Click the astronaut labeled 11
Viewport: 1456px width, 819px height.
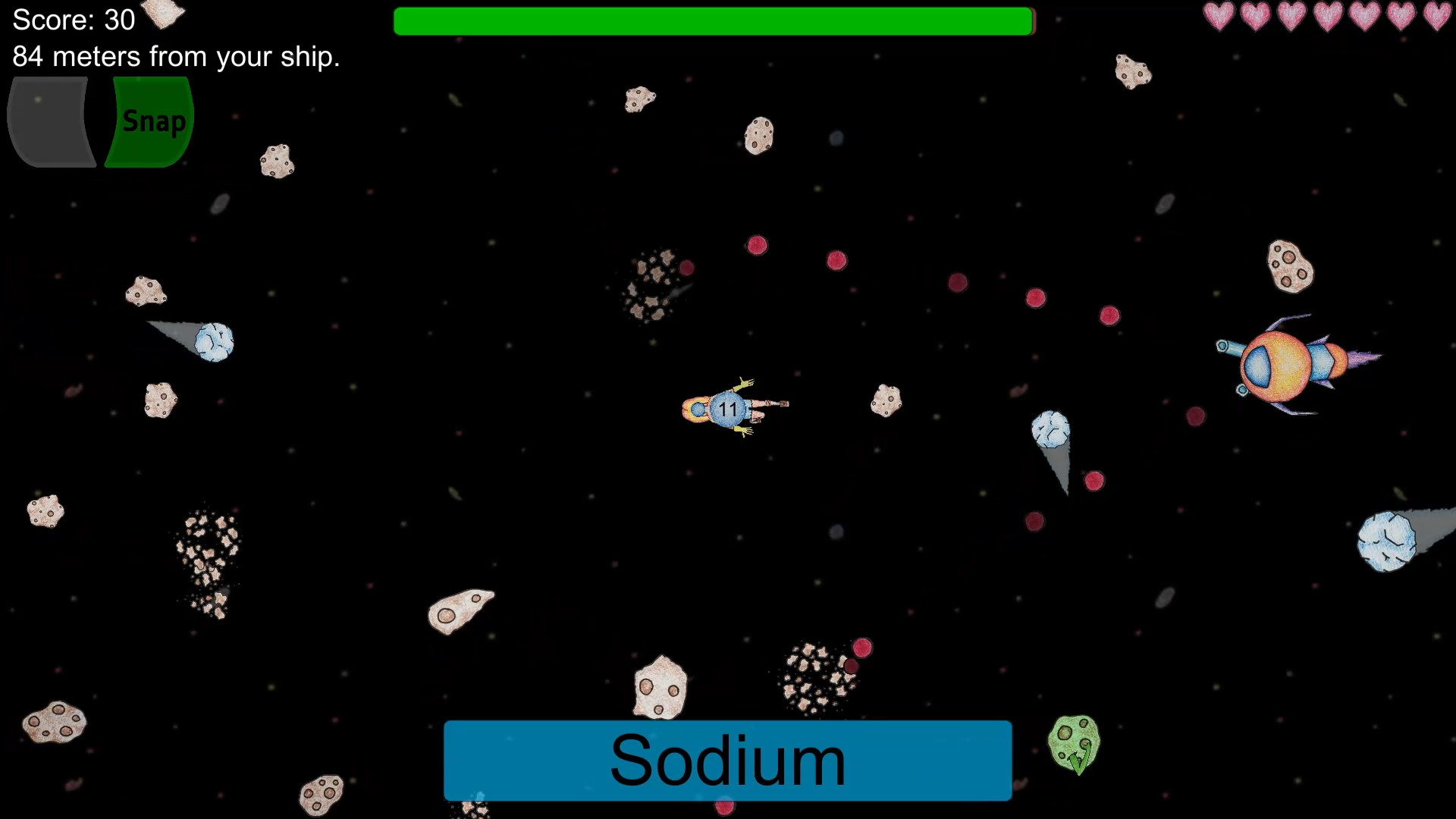coord(728,408)
